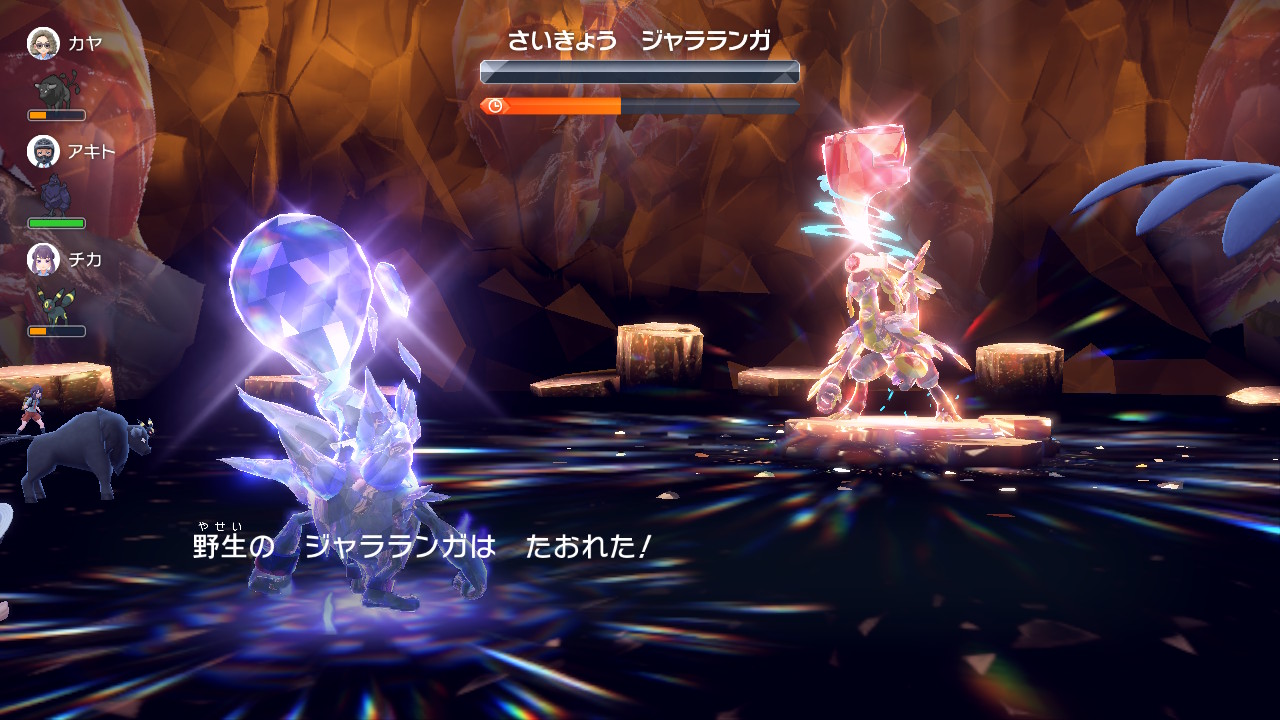Select player チカ's purple-haired avatar
The image size is (1280, 720).
[x=43, y=259]
